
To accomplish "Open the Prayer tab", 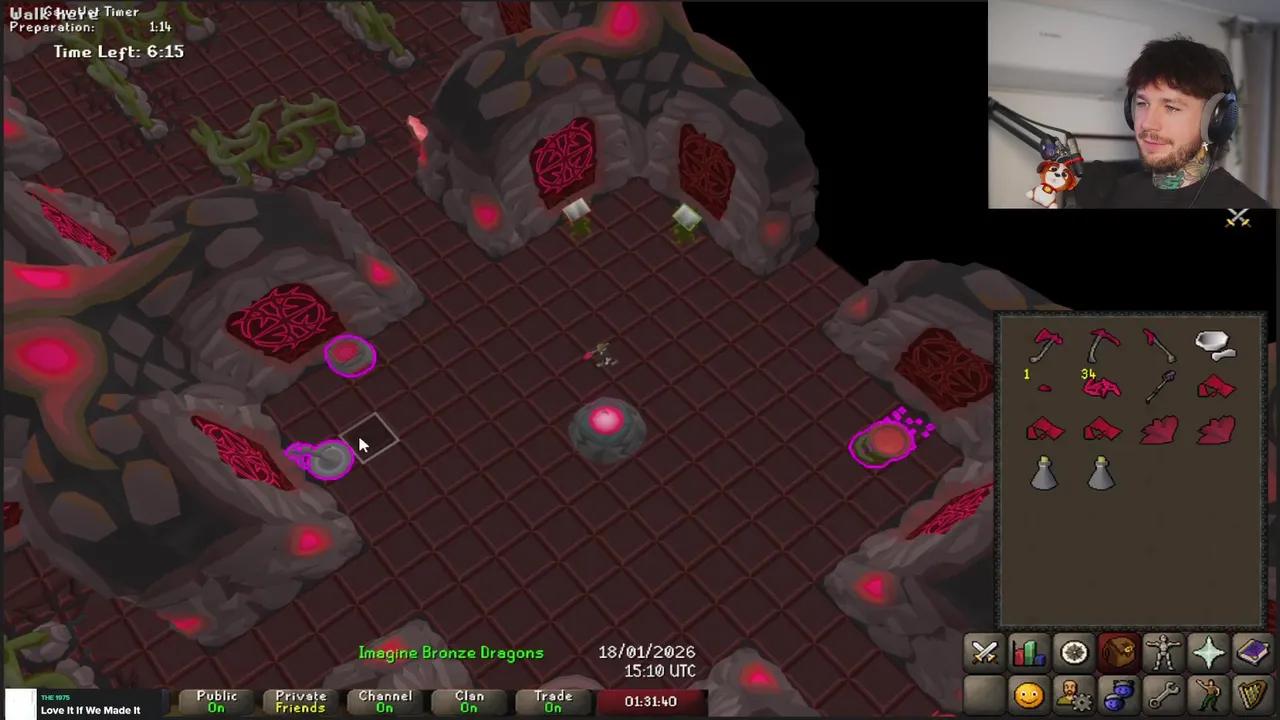I will (x=1208, y=653).
